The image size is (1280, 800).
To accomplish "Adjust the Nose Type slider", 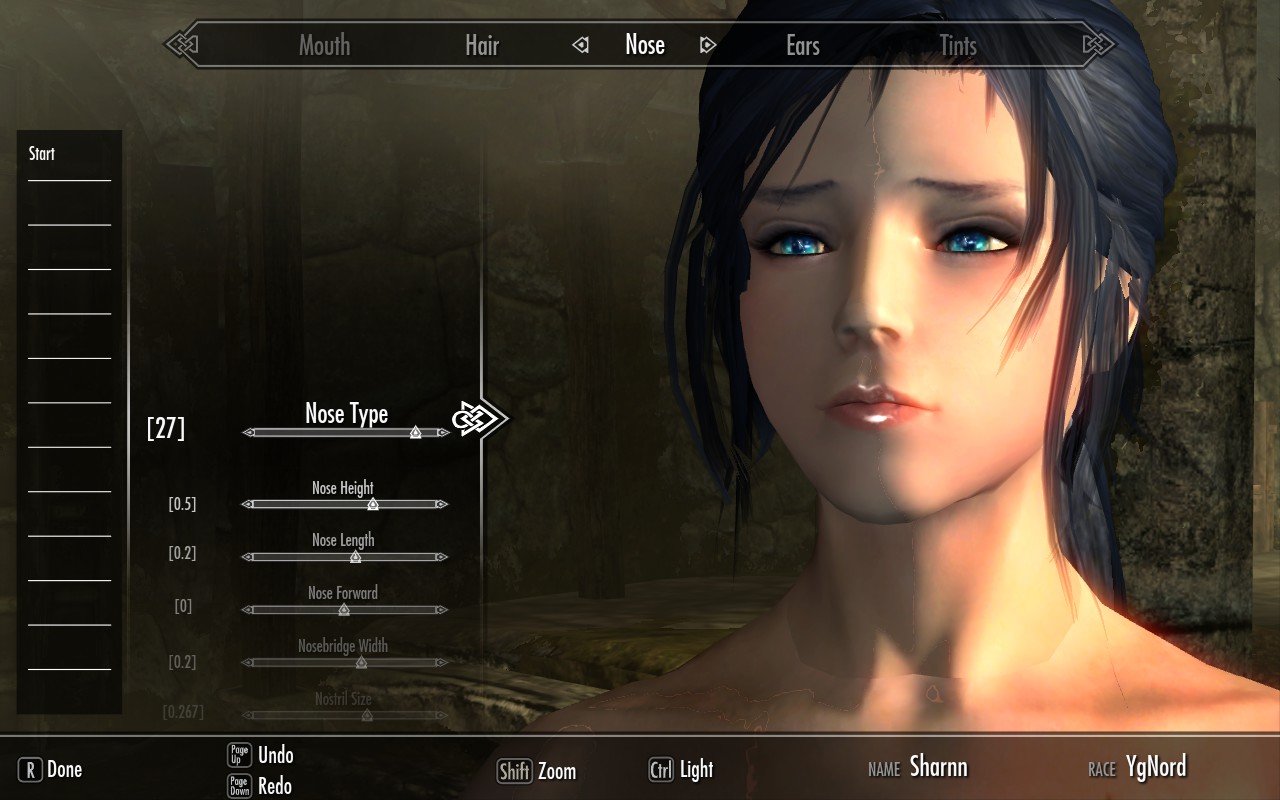I will [415, 432].
